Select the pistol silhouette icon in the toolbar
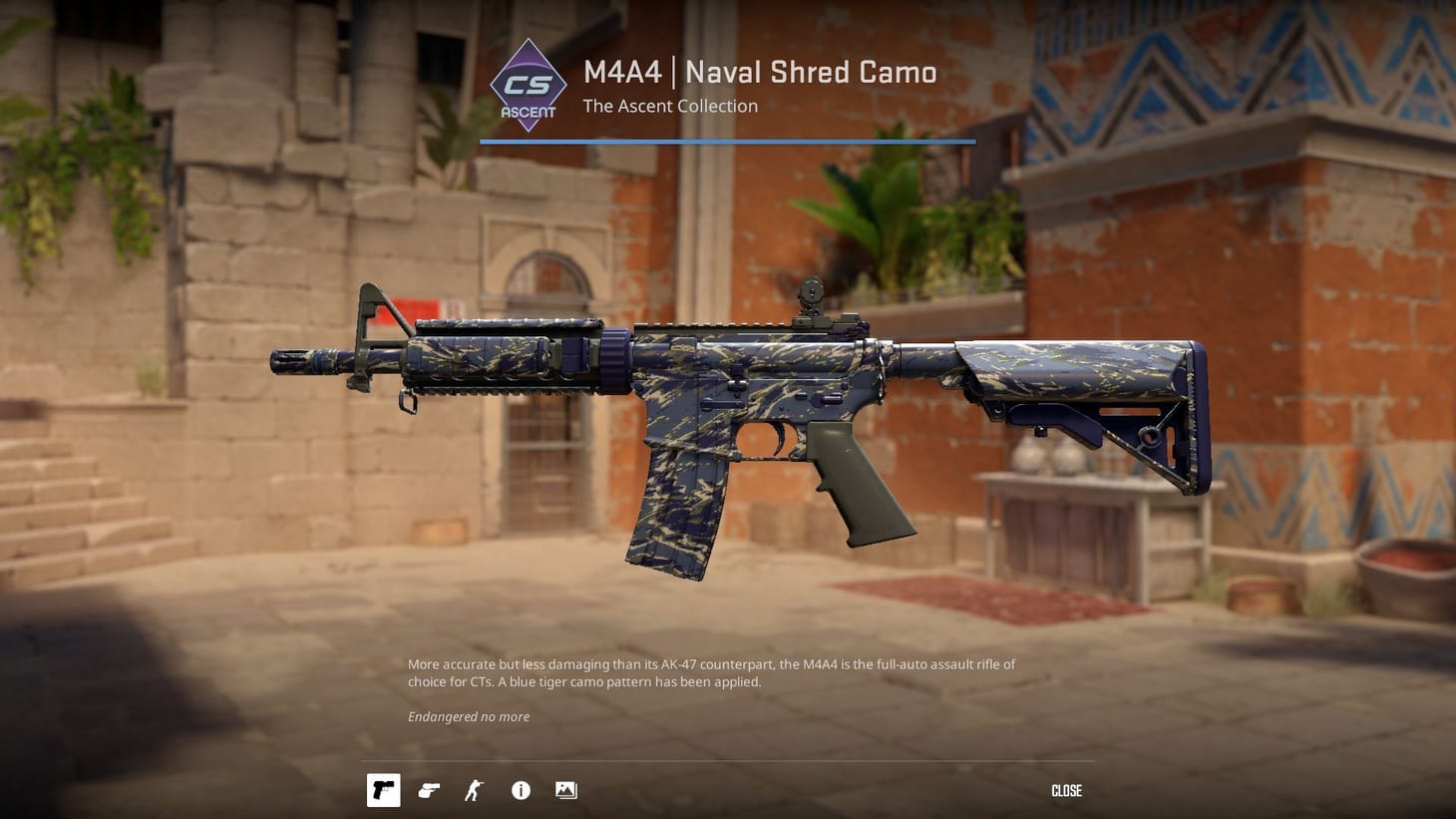This screenshot has width=1456, height=819. coord(383,789)
